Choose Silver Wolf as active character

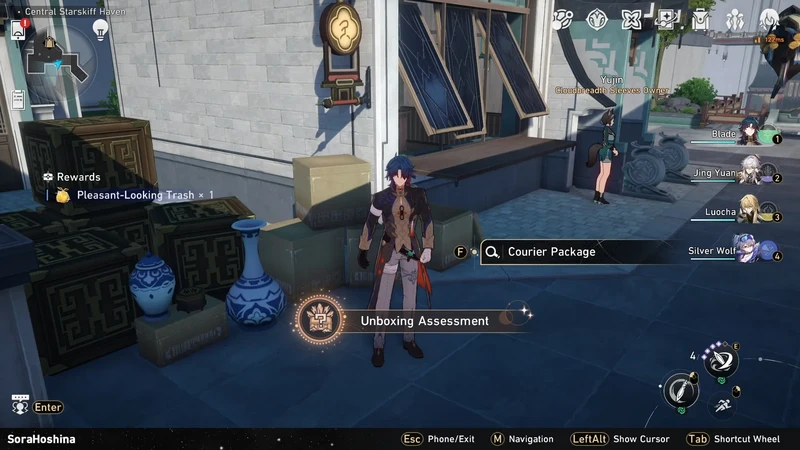point(745,250)
